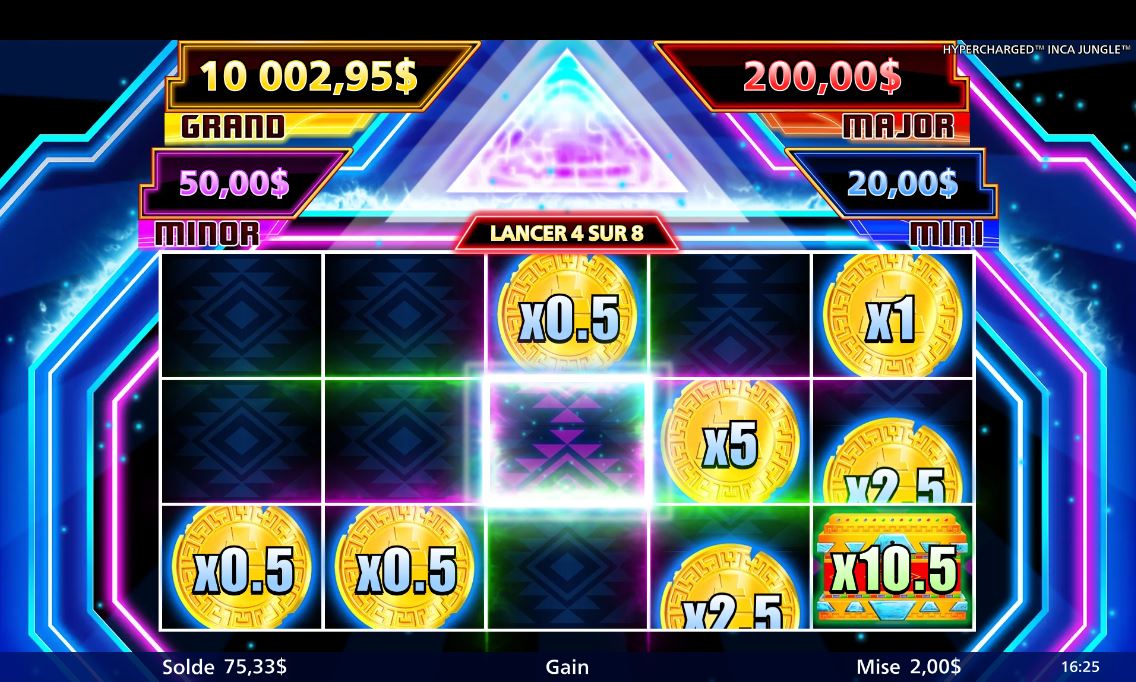Select the x1 gold coin tile
1136x682 pixels.
pyautogui.click(x=891, y=315)
